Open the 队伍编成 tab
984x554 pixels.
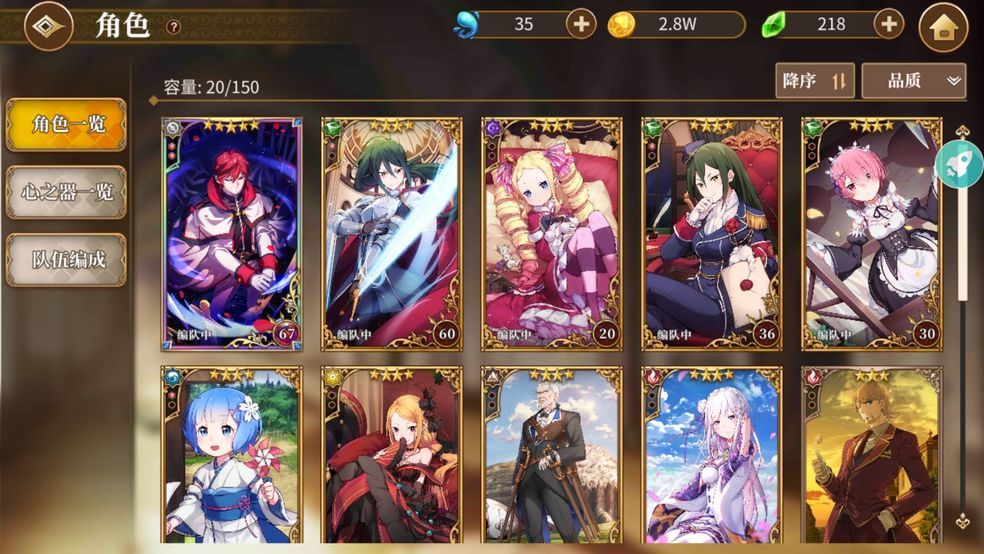66,260
